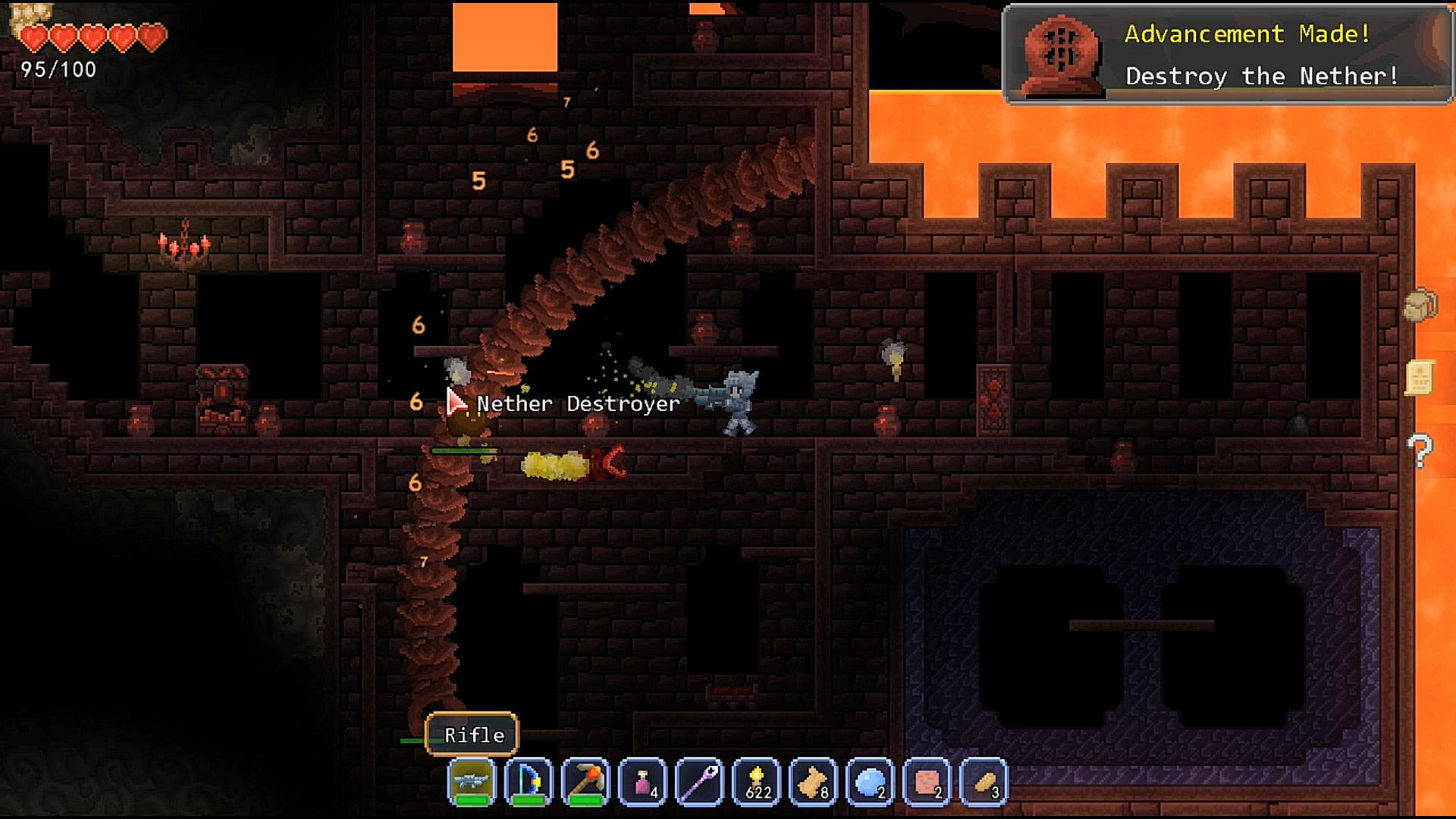1456x819 pixels.
Task: Click the Rifle item name tooltip
Action: [x=470, y=734]
